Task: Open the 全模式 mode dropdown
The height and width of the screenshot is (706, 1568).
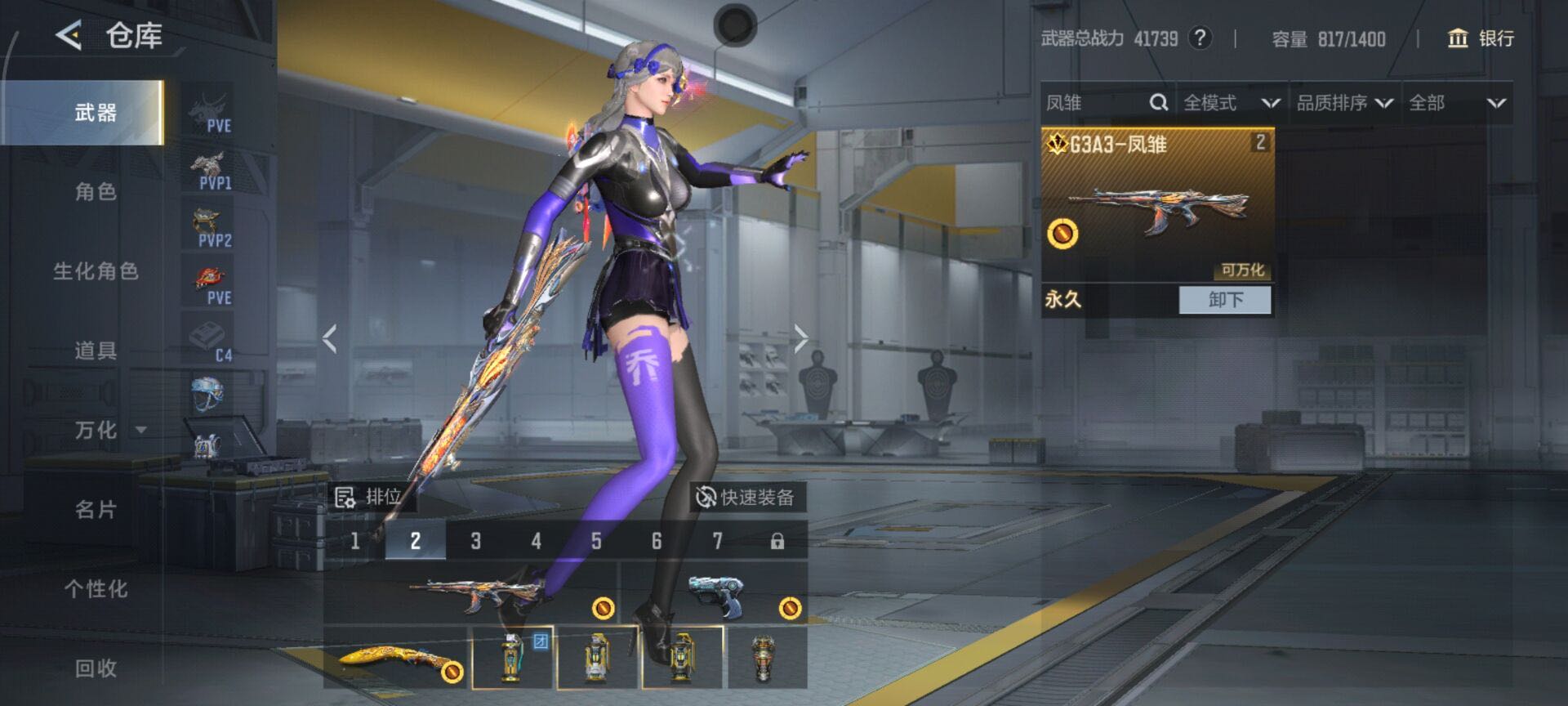Action: pyautogui.click(x=1231, y=103)
